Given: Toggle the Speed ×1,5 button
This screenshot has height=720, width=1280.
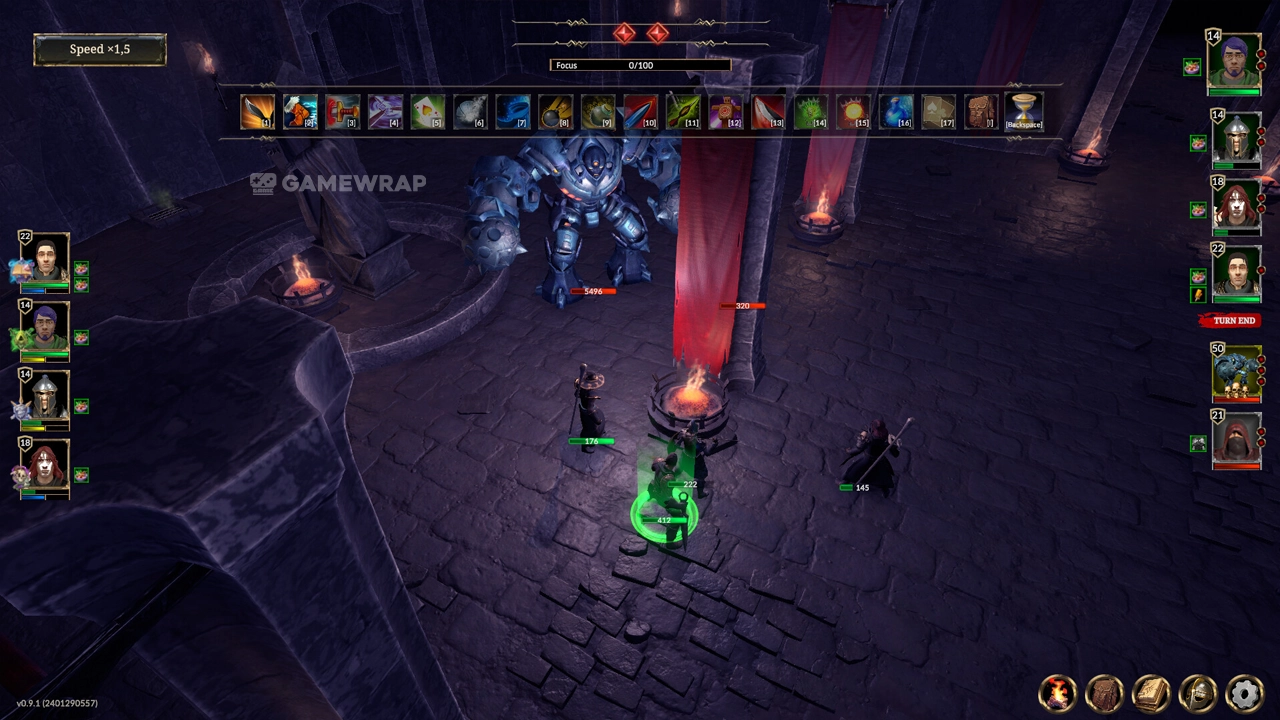Looking at the screenshot, I should click(x=100, y=49).
